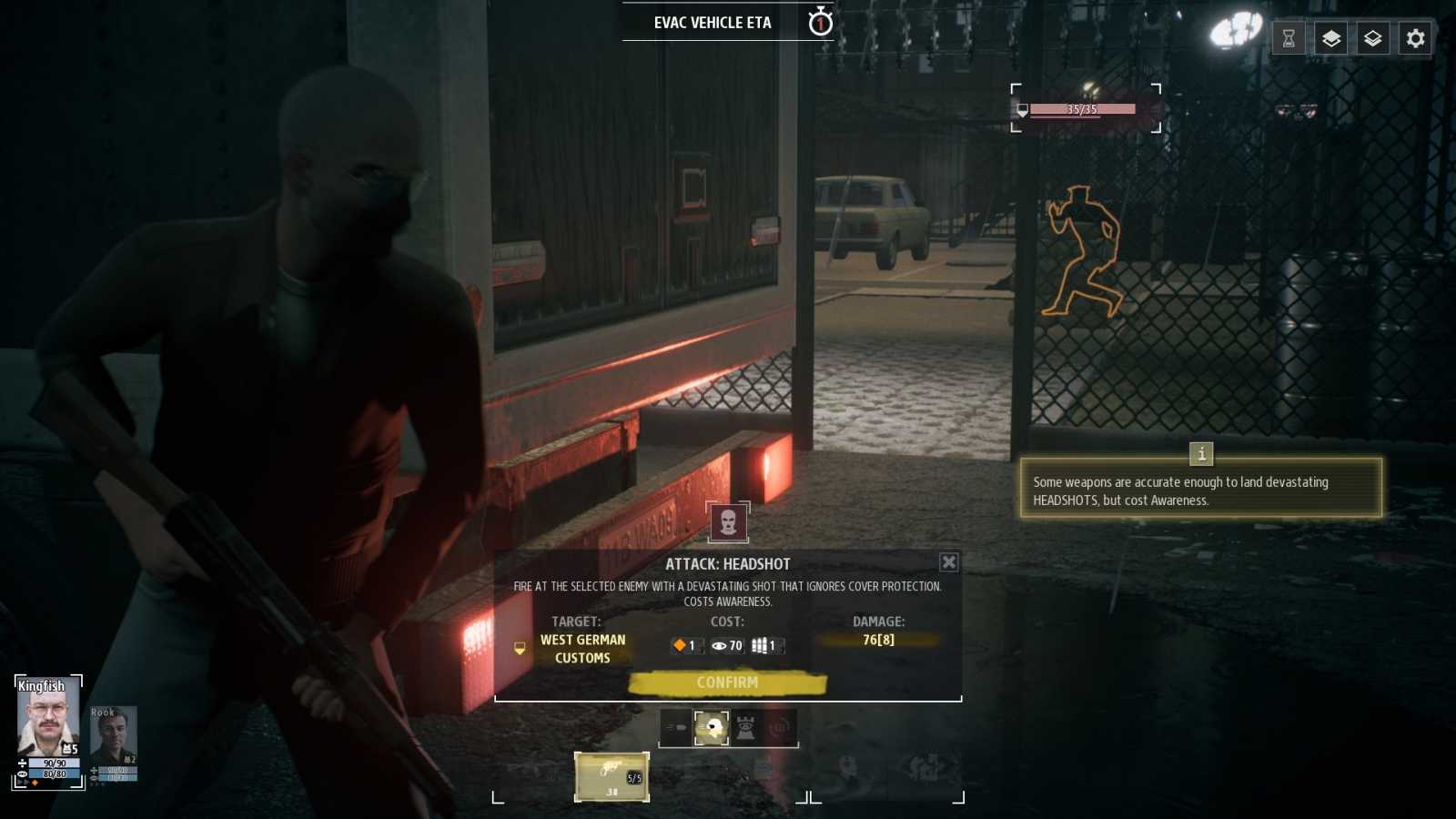Select the hourglass wait icon in top-right toolbar
Screen dimensions: 1456x819
click(1289, 39)
